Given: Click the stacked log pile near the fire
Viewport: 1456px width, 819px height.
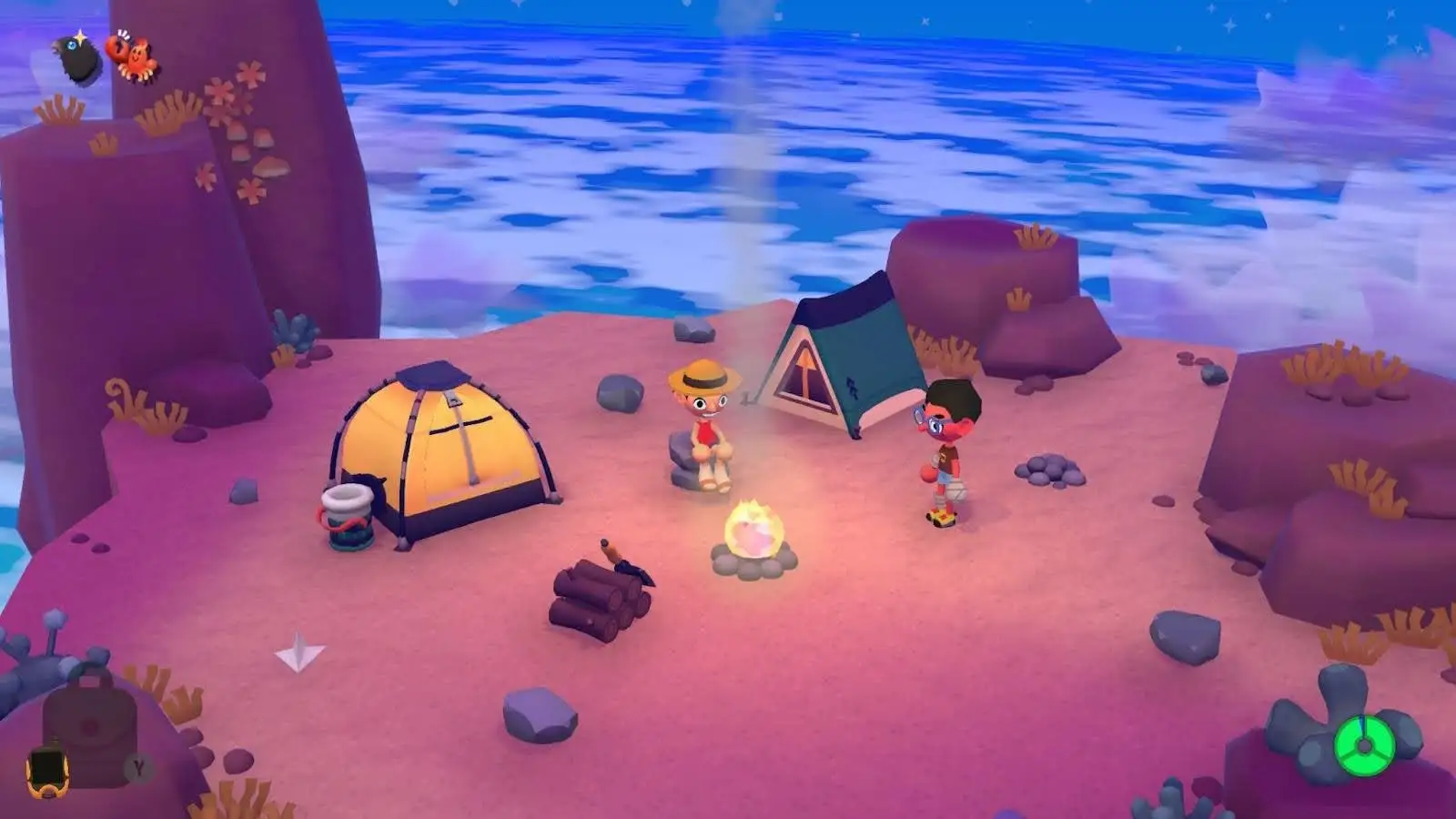Looking at the screenshot, I should [601, 601].
